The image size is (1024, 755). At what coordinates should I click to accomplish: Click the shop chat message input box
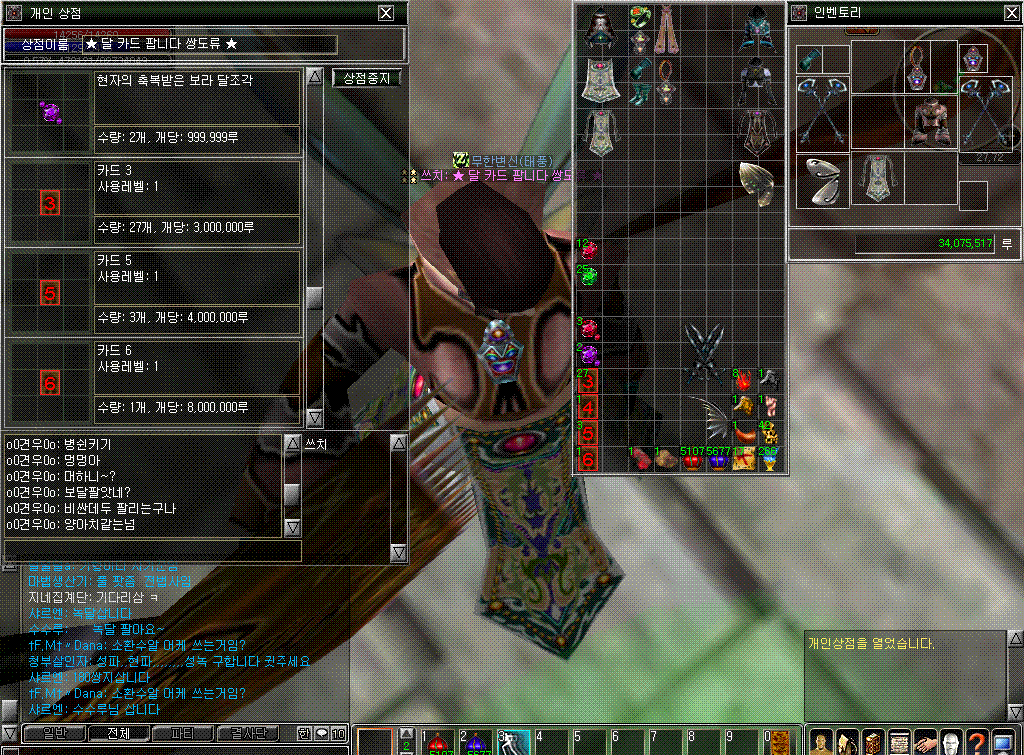[x=152, y=551]
